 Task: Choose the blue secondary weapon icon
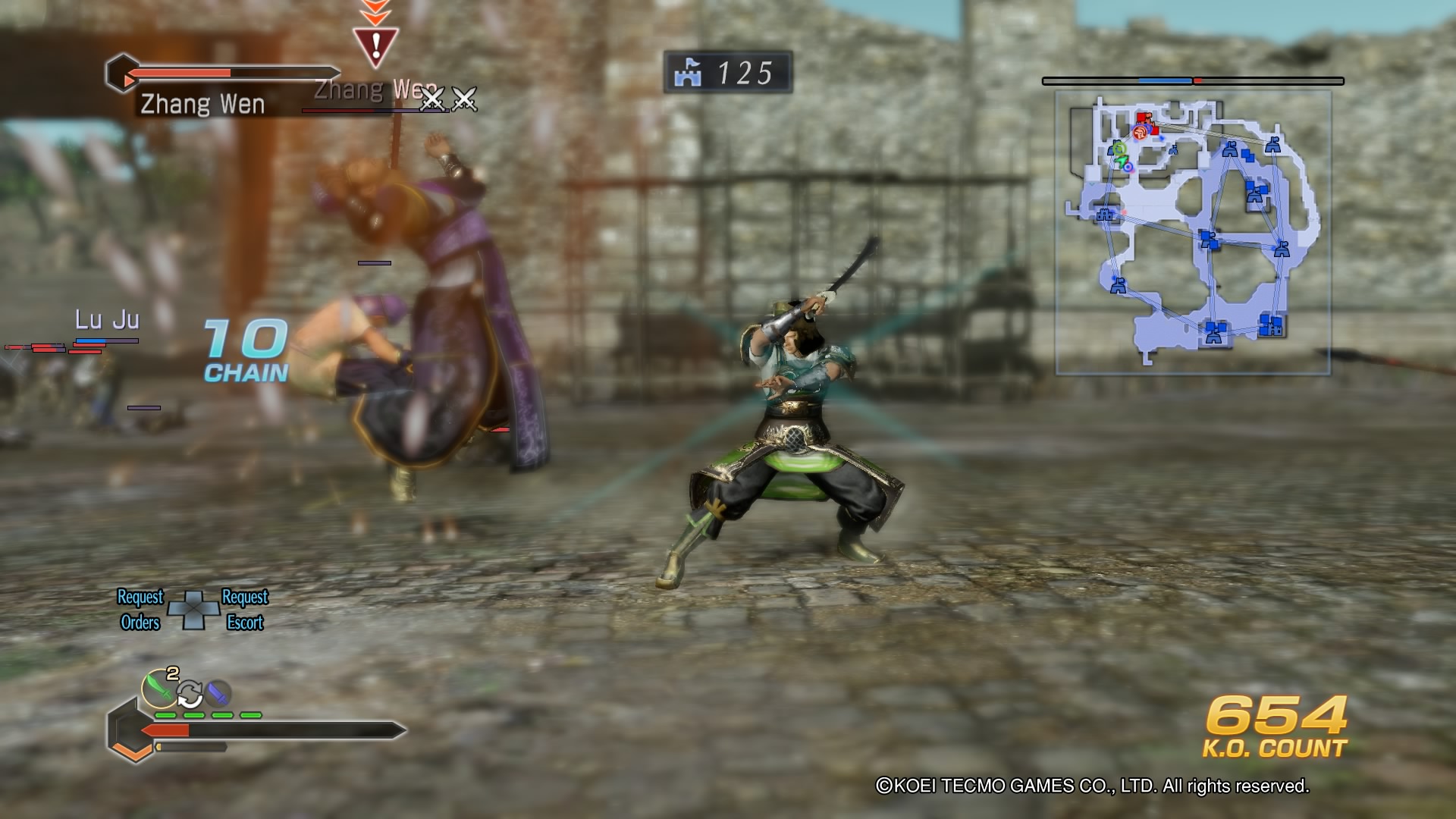click(x=218, y=692)
